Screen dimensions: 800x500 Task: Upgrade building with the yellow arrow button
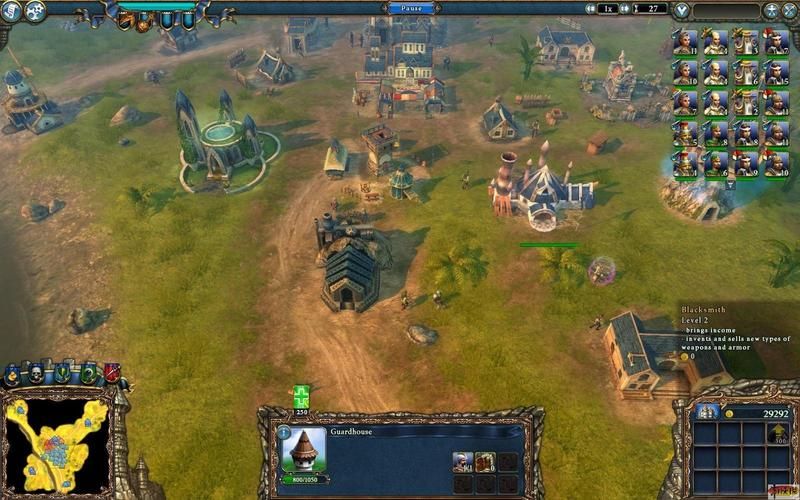click(x=776, y=434)
